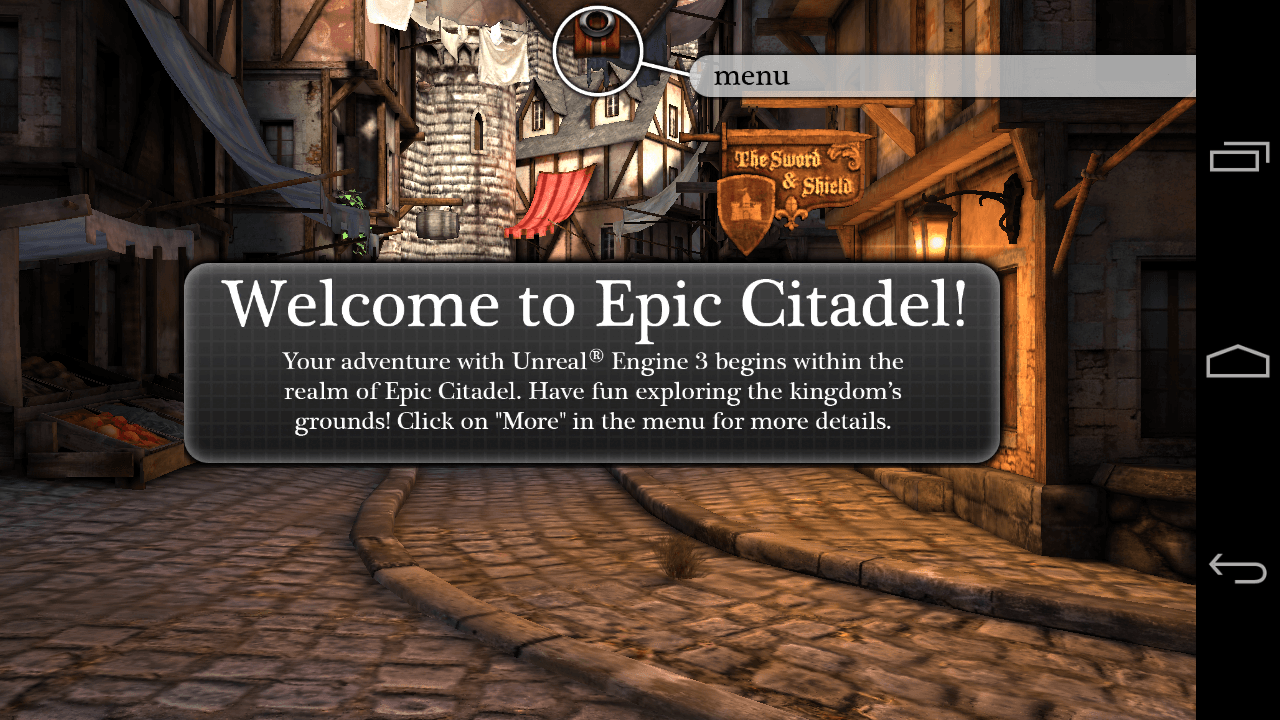Dismiss the welcome dialog by tapping it

coord(594,360)
